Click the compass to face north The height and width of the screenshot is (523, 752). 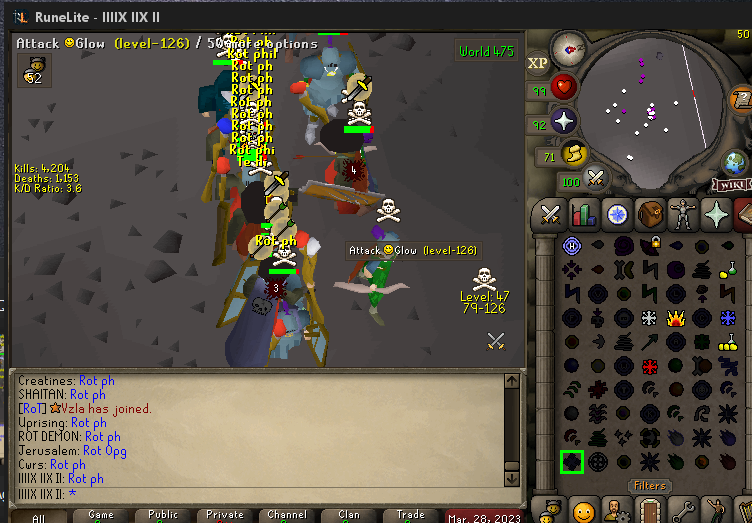point(570,46)
